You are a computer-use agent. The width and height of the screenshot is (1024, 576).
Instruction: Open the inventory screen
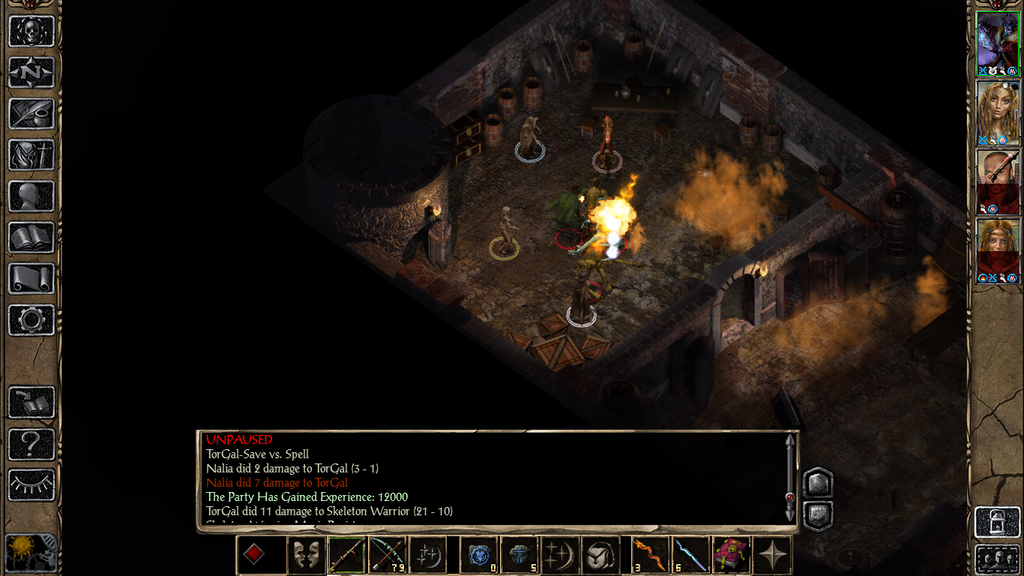coord(31,154)
